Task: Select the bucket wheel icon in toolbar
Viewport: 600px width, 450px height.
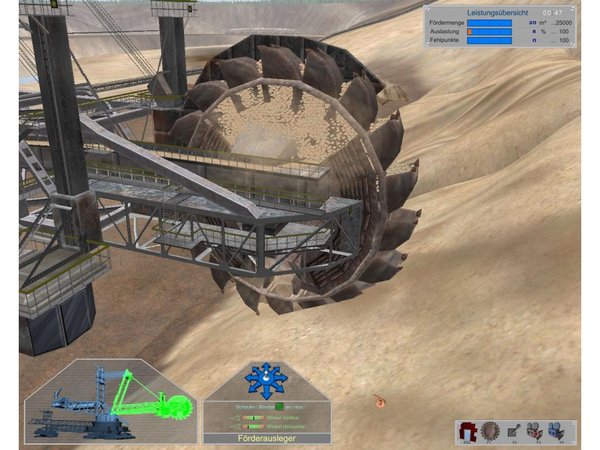Action: coord(490,431)
